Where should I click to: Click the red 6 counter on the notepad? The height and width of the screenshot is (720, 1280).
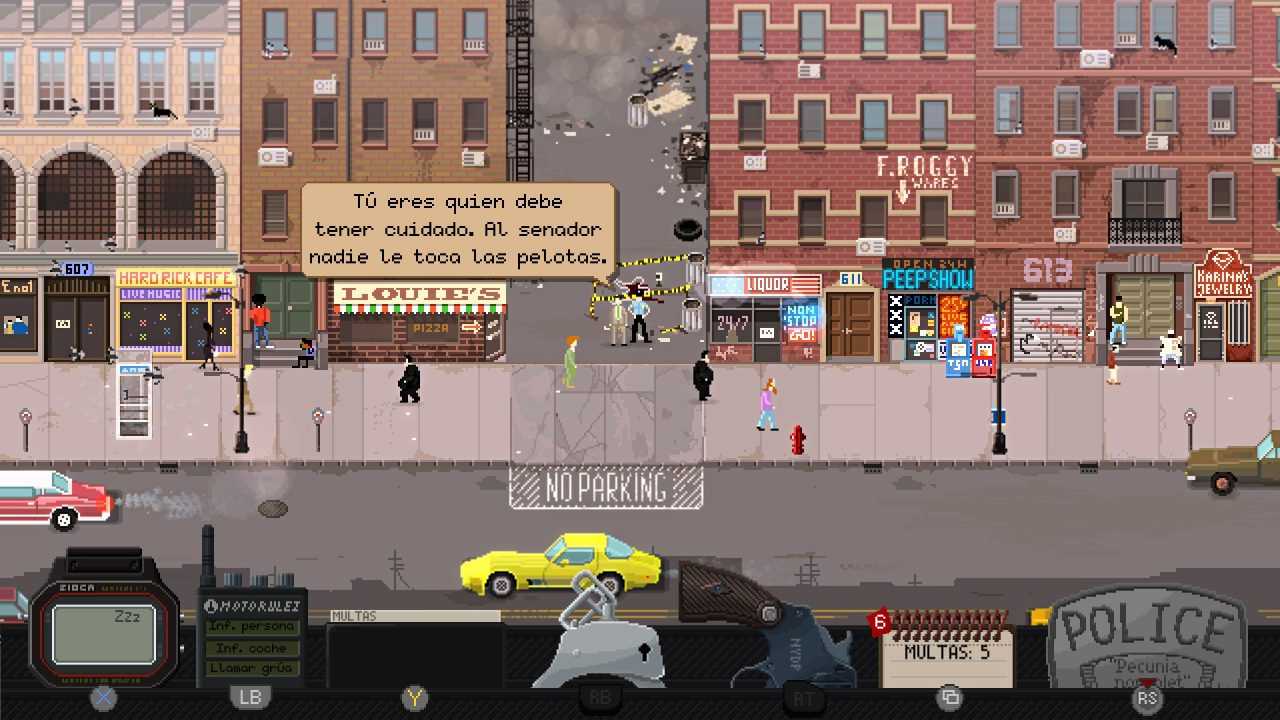[x=878, y=622]
